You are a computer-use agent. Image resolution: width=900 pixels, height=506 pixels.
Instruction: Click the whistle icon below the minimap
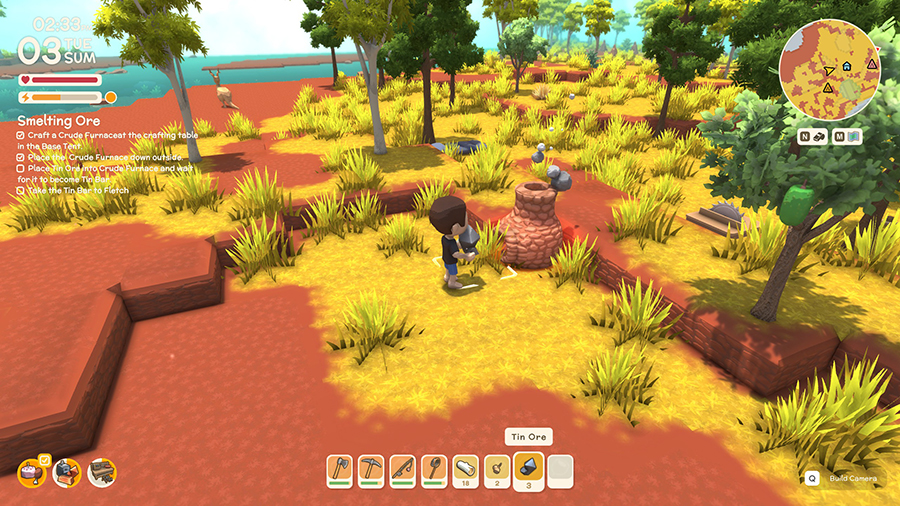coord(817,137)
